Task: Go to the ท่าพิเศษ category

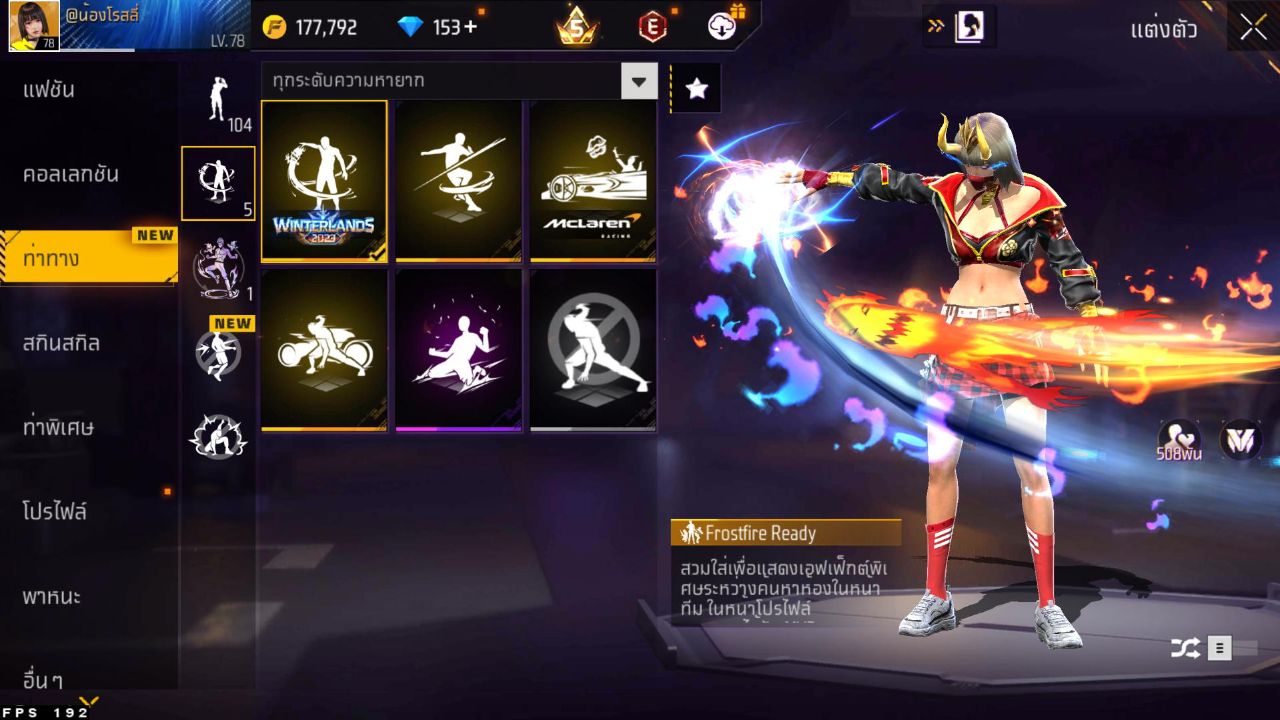Action: click(x=58, y=427)
